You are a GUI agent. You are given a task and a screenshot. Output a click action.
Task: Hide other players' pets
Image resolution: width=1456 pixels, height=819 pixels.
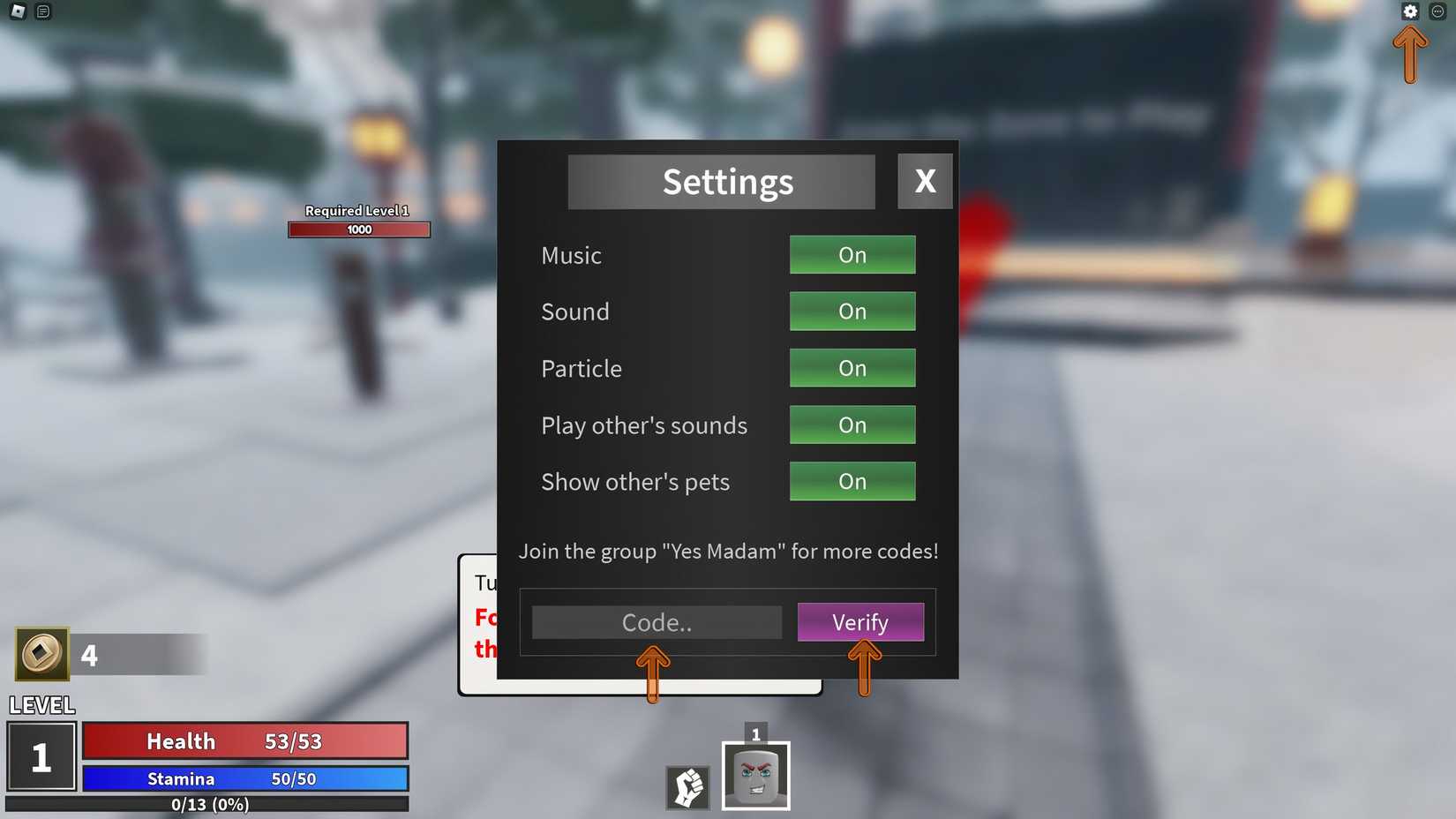(x=852, y=481)
